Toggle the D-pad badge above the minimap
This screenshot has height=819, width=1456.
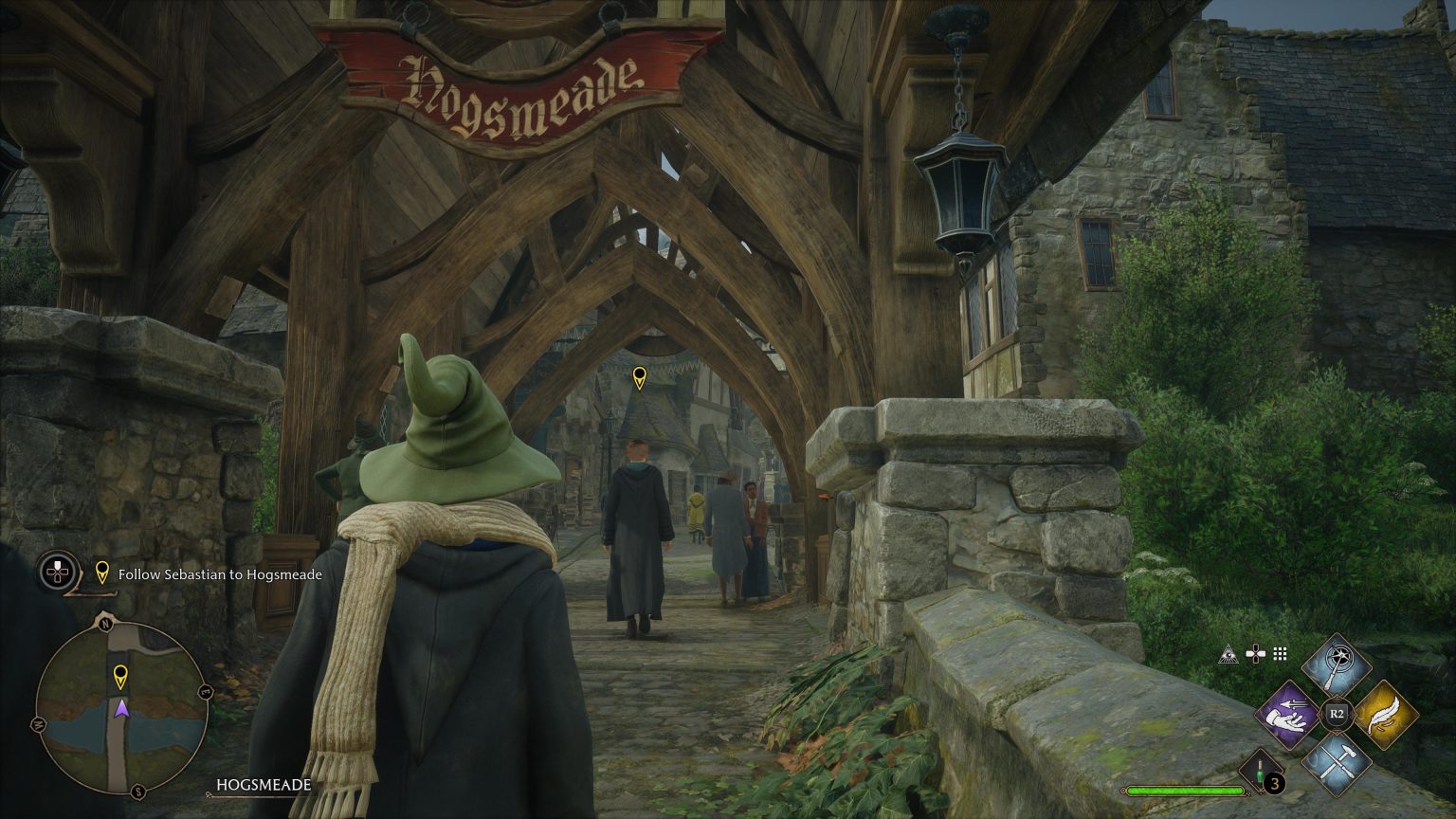point(58,571)
